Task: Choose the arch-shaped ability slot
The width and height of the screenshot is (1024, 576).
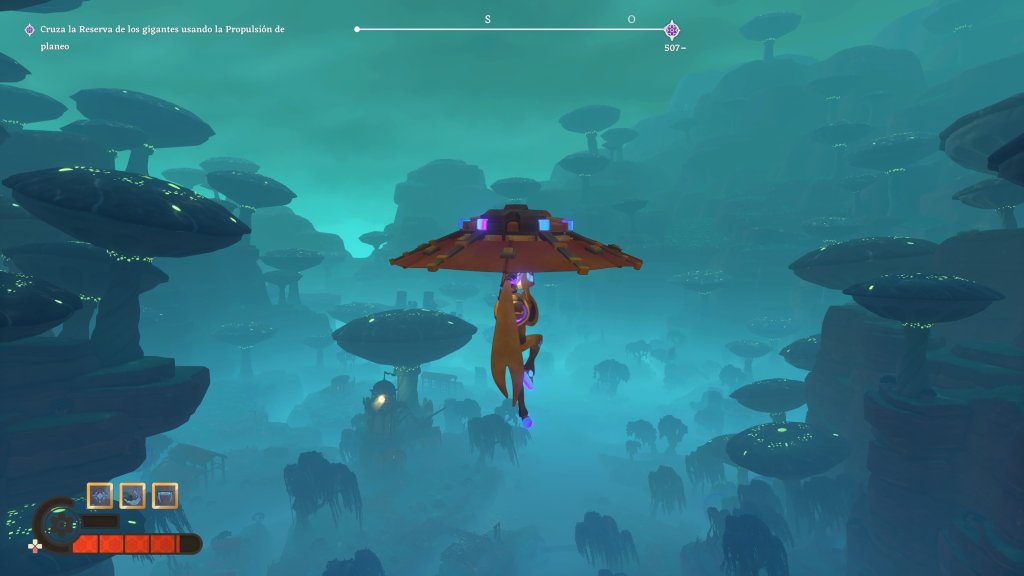Action: [165, 495]
